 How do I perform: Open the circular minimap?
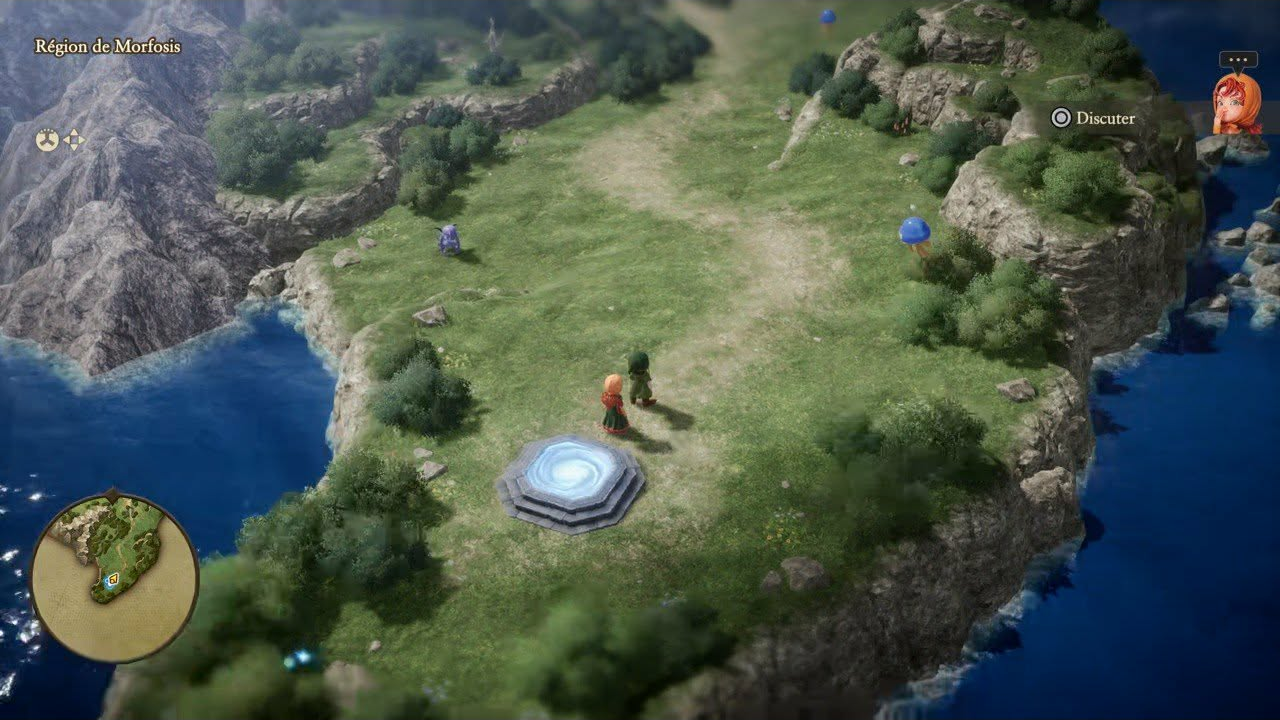click(114, 577)
